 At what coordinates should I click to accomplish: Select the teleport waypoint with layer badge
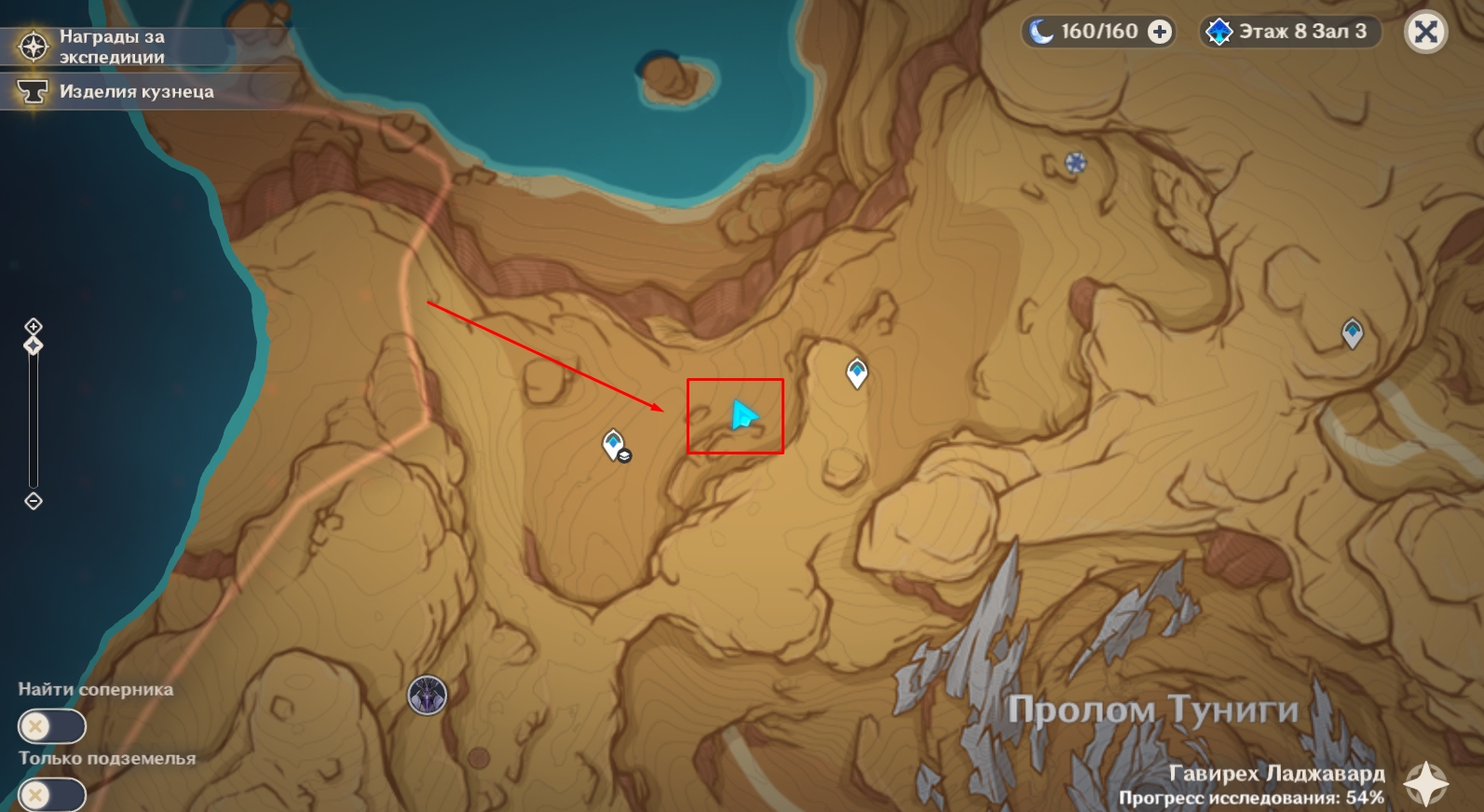614,445
